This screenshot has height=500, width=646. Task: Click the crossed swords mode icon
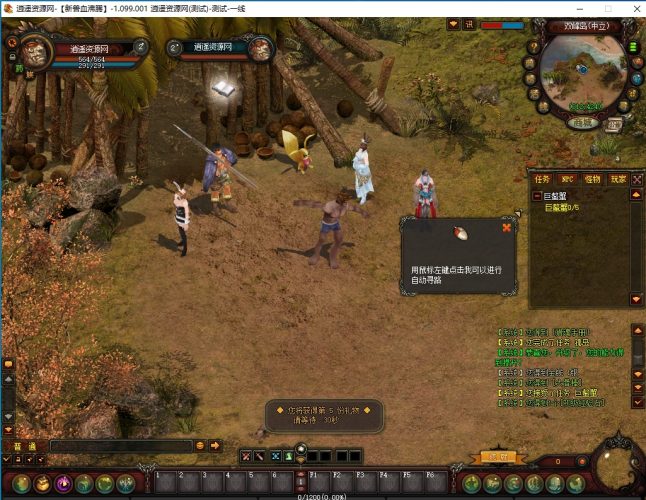pyautogui.click(x=245, y=457)
